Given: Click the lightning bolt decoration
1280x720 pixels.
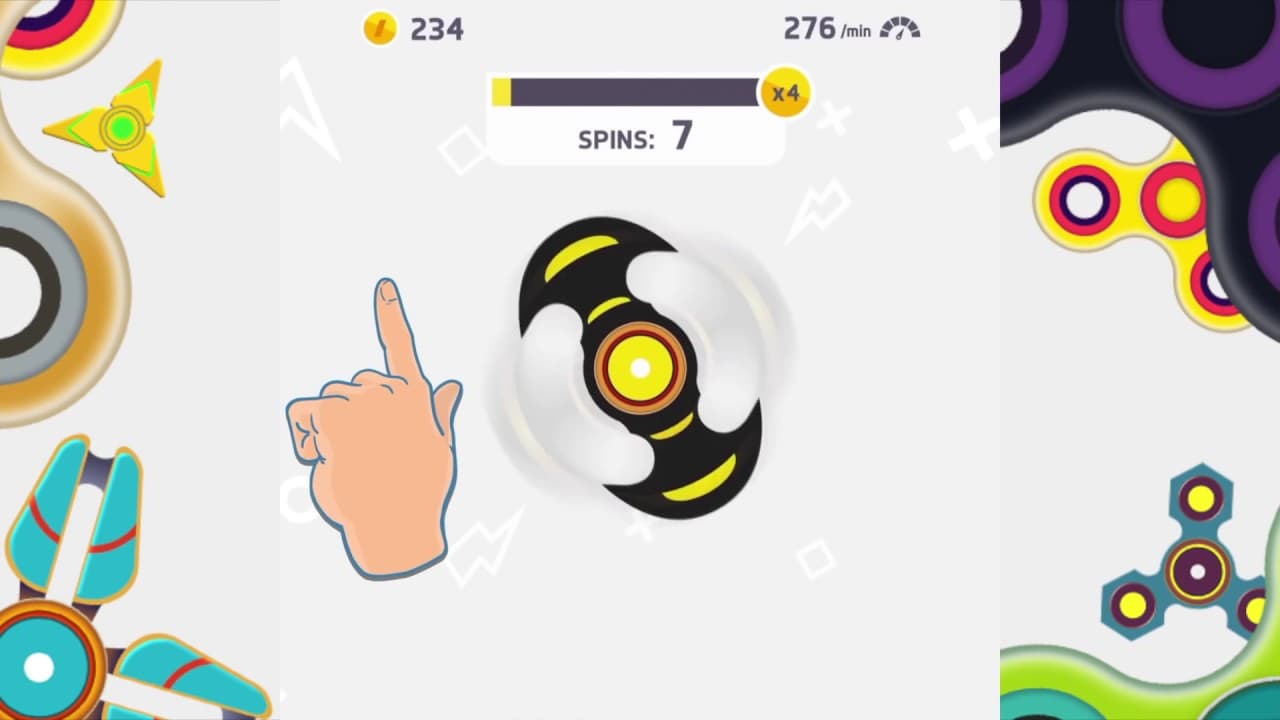Looking at the screenshot, I should (x=818, y=210).
